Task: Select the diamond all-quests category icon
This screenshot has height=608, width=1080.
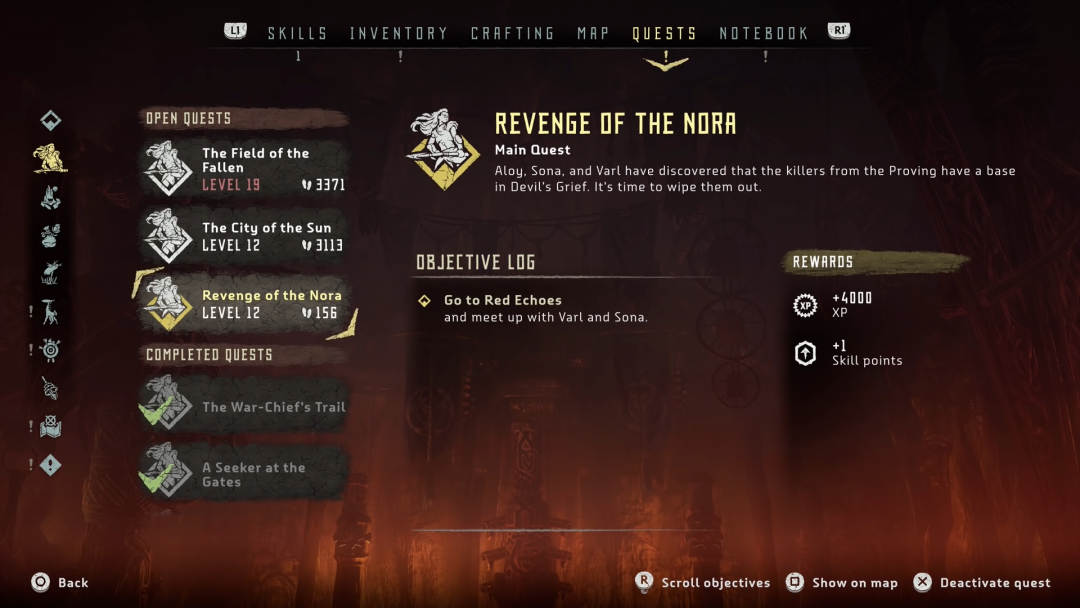Action: point(51,121)
